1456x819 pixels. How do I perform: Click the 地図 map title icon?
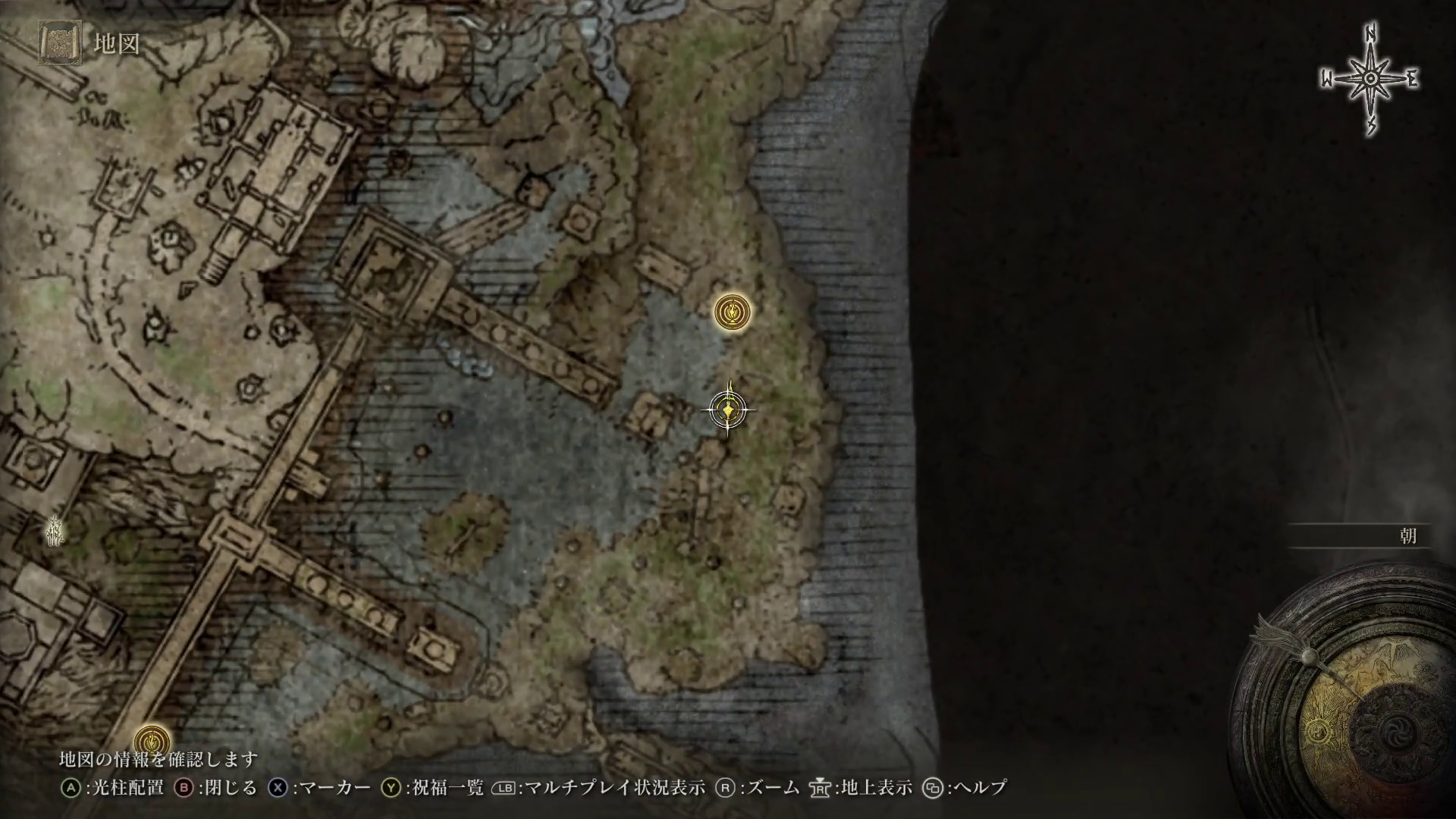[61, 42]
